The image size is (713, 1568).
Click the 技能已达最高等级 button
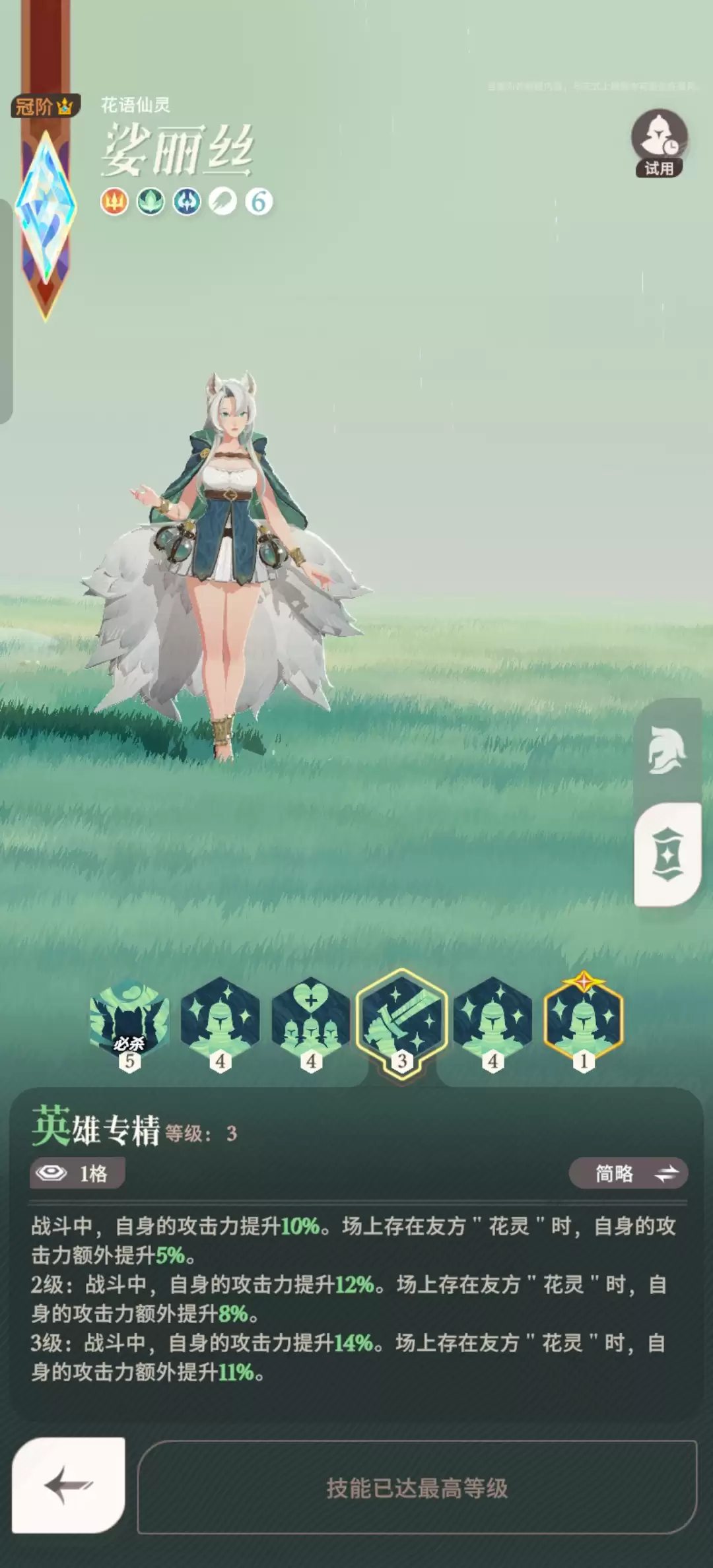pyautogui.click(x=417, y=1487)
